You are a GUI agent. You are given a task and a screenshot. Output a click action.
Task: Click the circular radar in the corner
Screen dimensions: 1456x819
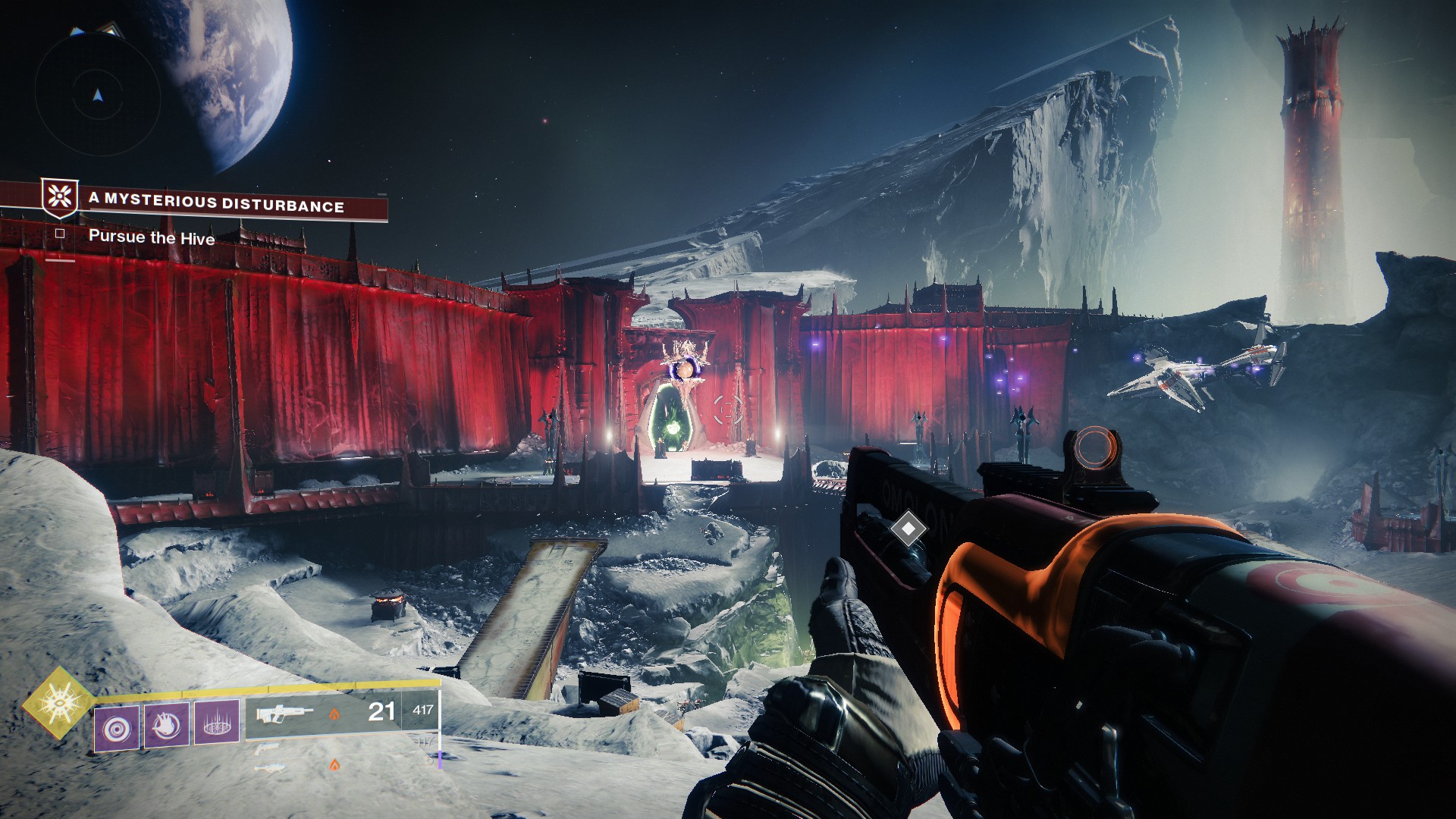(x=97, y=95)
